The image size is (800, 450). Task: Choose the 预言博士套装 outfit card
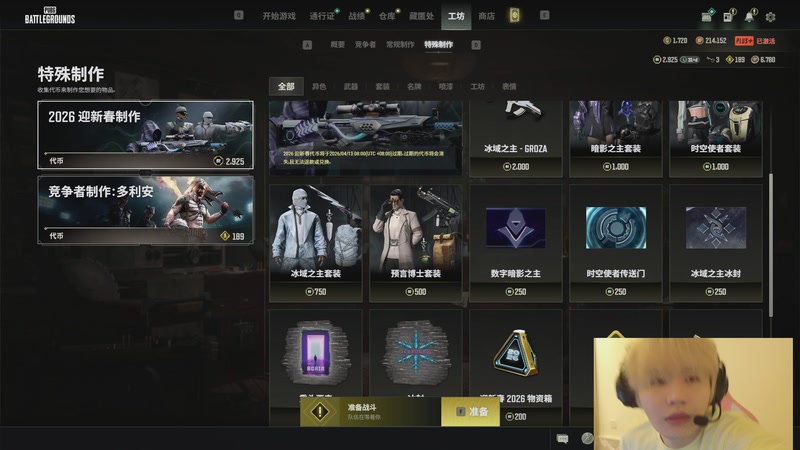click(414, 242)
